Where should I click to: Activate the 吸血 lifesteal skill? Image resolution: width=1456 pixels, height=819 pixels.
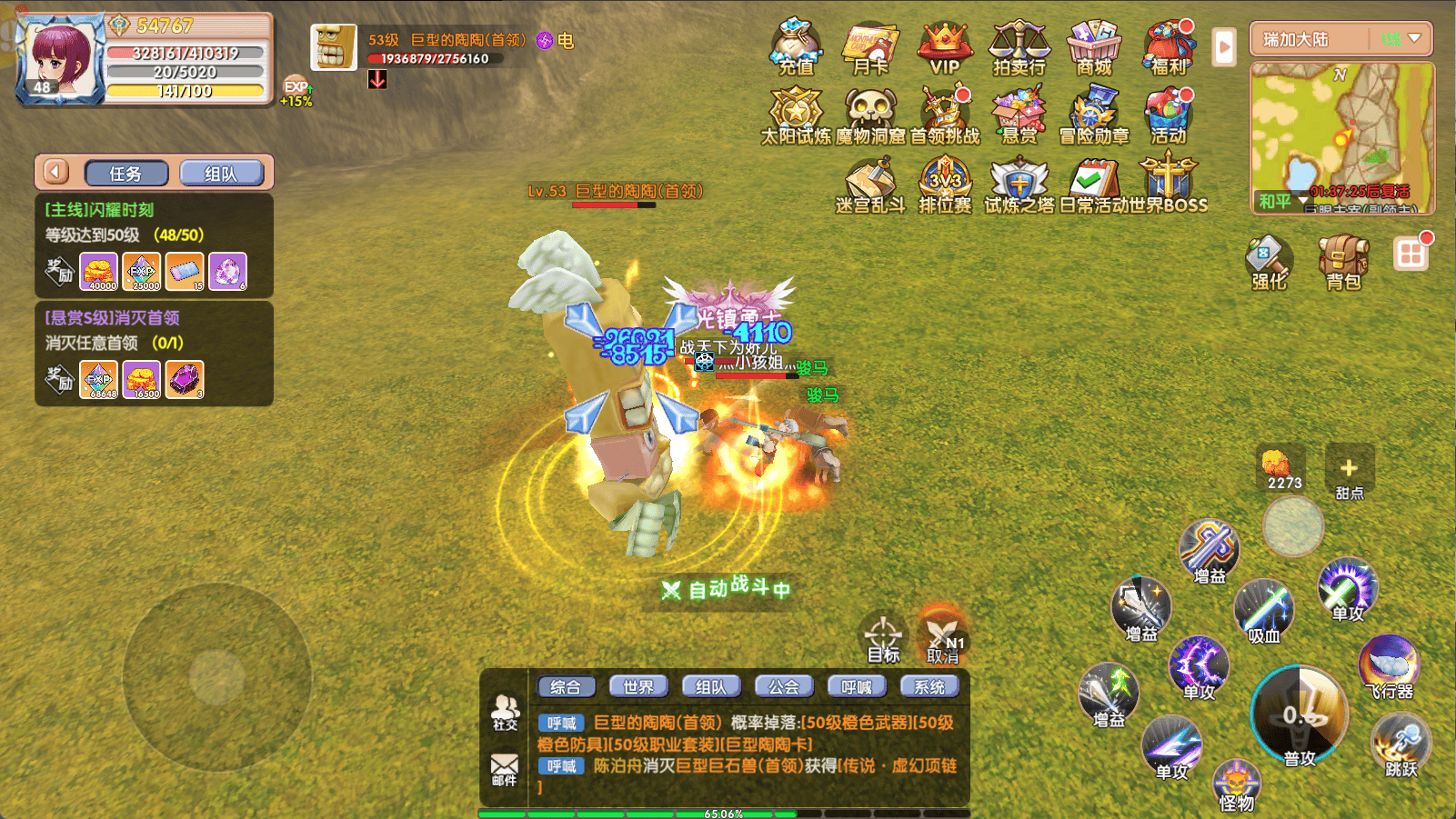(1264, 609)
